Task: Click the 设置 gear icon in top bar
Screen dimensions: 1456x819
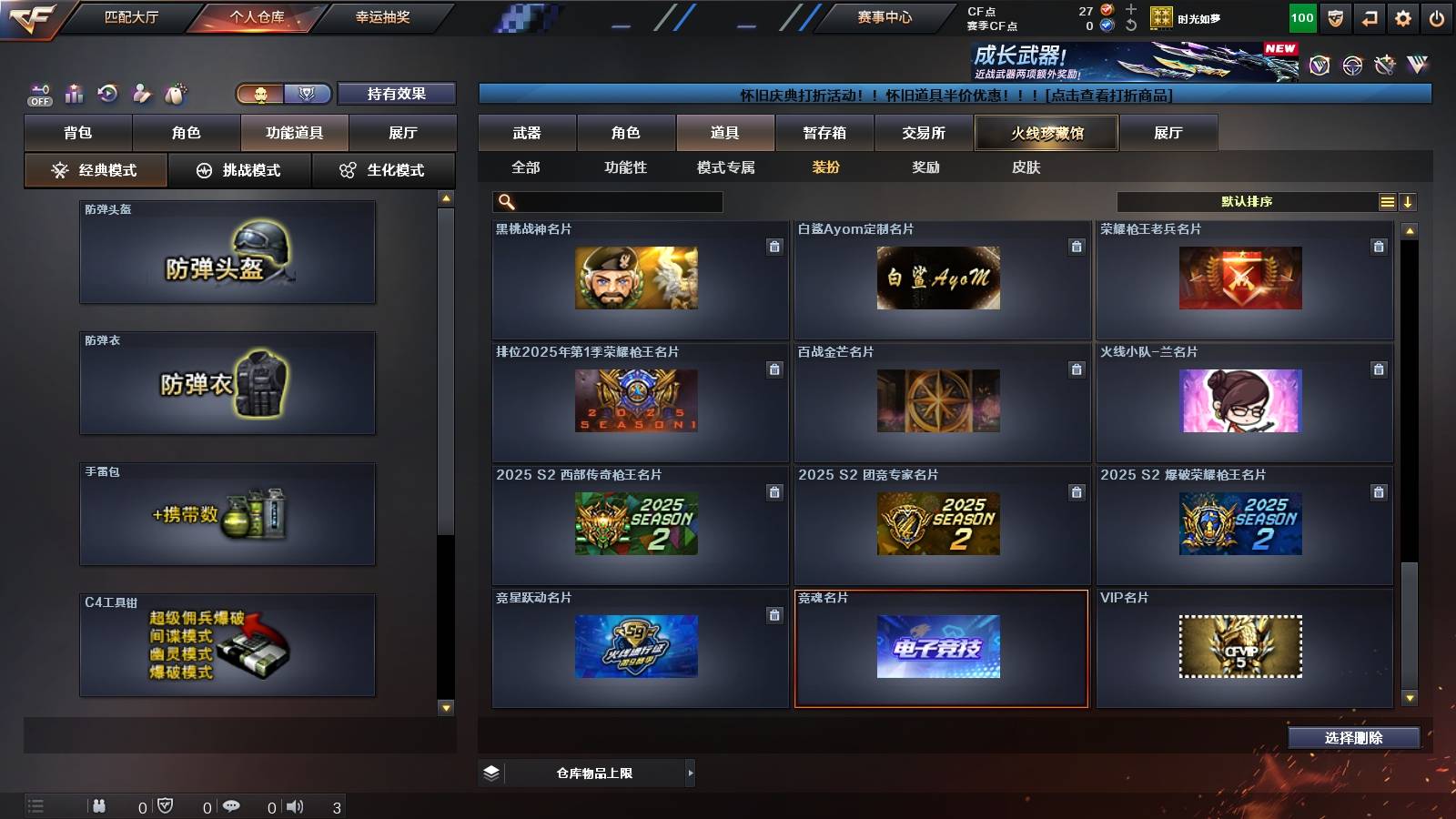Action: pos(1402,16)
